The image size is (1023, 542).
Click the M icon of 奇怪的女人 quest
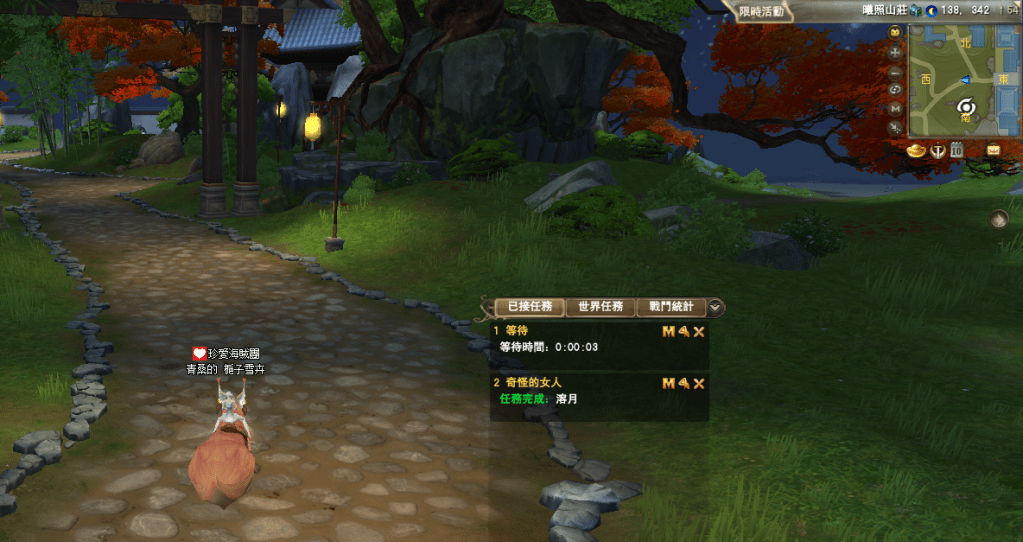(x=668, y=384)
